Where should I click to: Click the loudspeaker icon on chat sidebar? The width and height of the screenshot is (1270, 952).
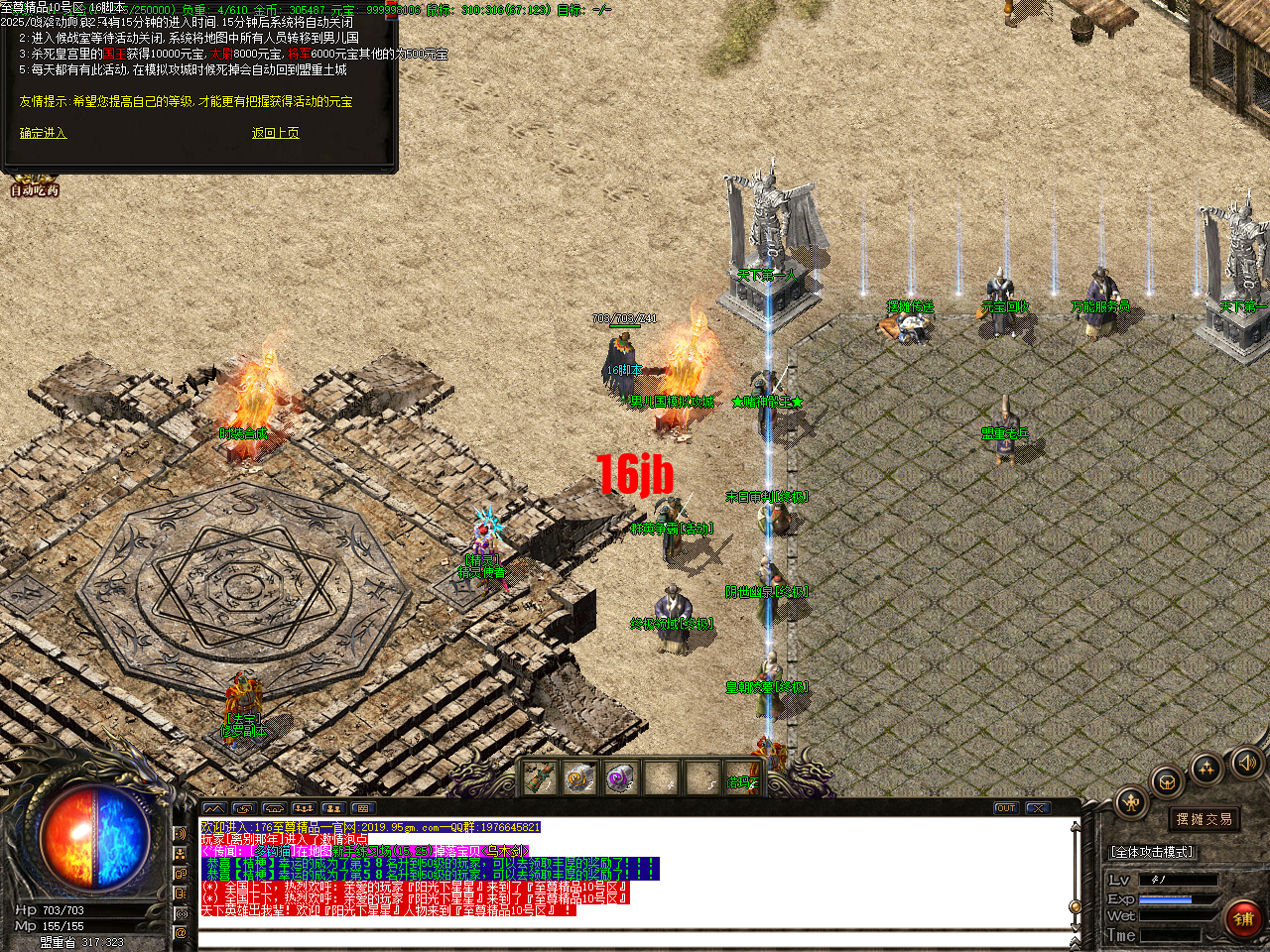coord(181,833)
